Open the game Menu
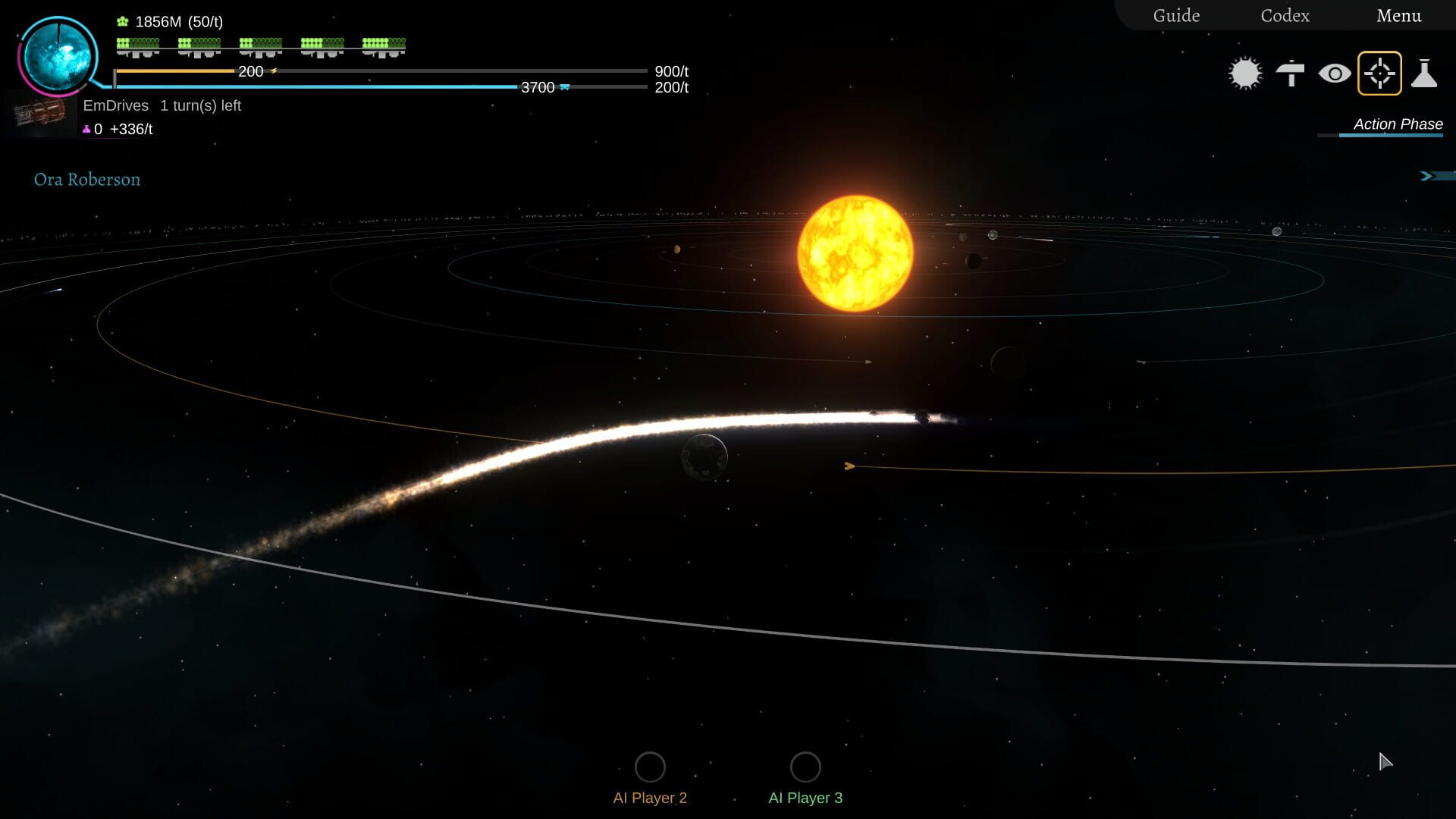 tap(1399, 15)
